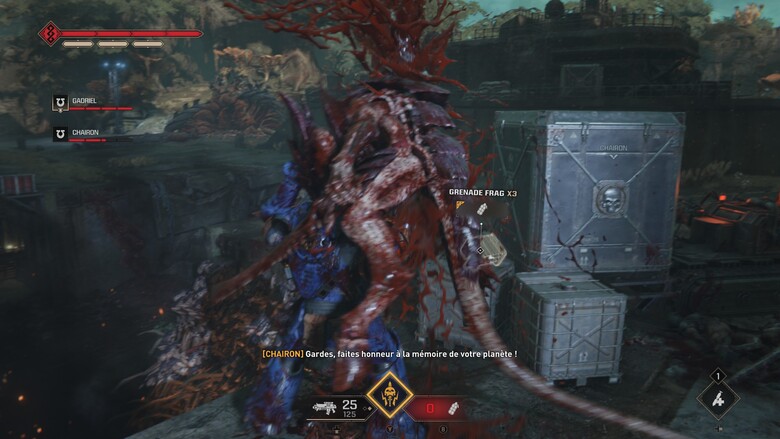Click the bolt rifle weapon icon
Viewport: 780px width, 439px height.
pyautogui.click(x=324, y=409)
